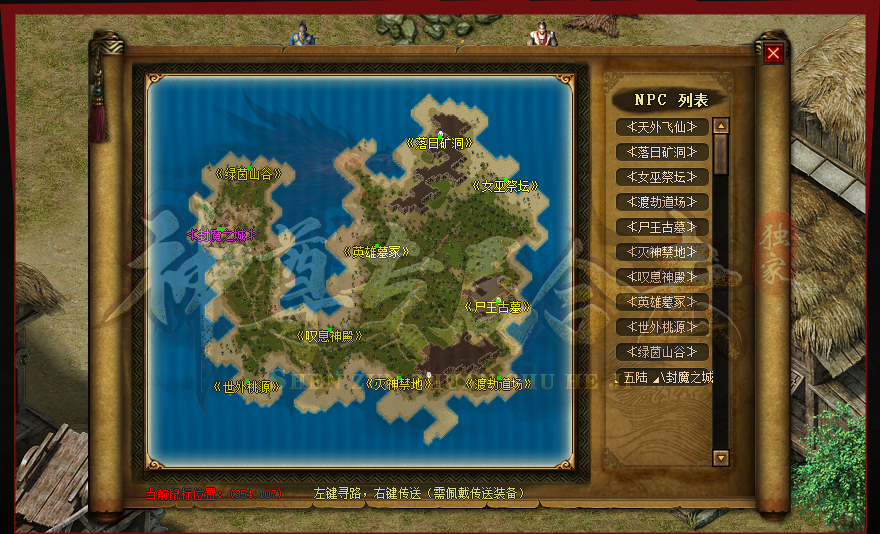Click 灭神禁地 in the NPC list
This screenshot has width=880, height=534.
[662, 252]
